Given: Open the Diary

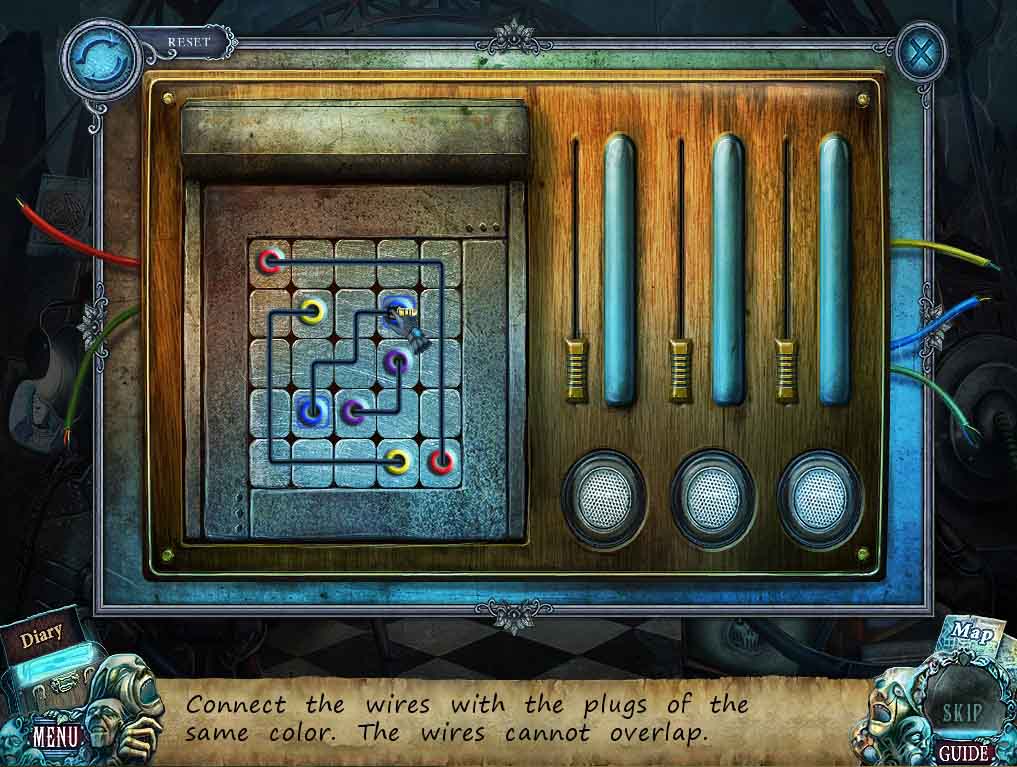Looking at the screenshot, I should (x=42, y=633).
